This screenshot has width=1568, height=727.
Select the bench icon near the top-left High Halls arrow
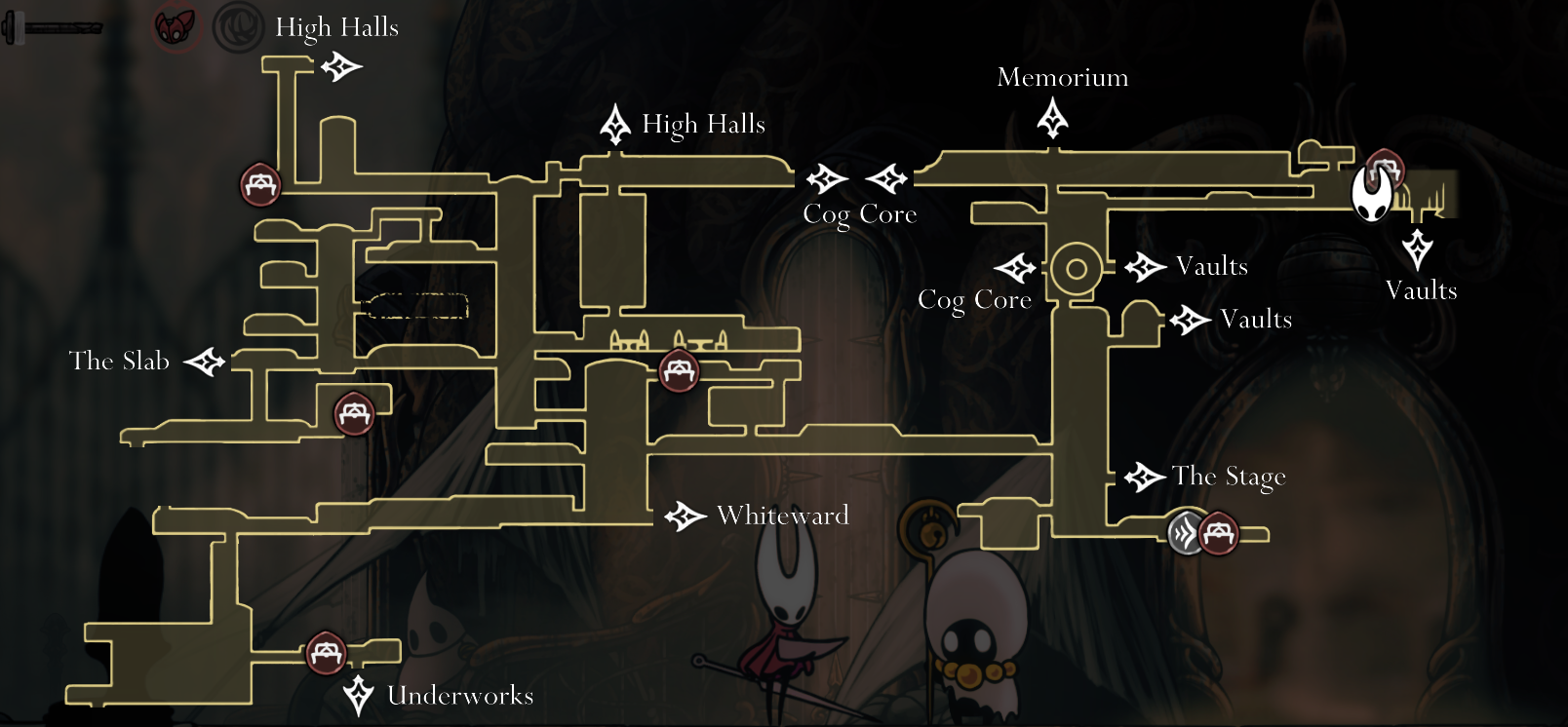point(259,185)
